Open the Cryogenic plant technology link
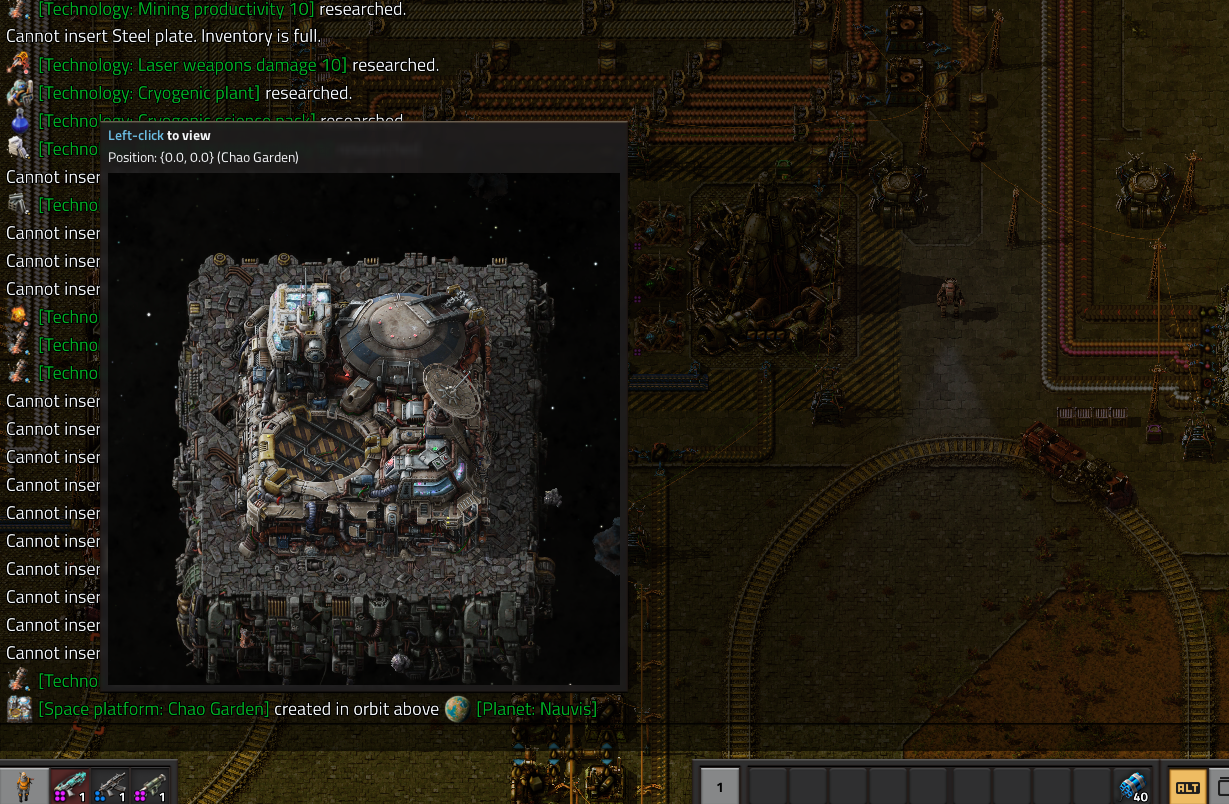 point(149,93)
